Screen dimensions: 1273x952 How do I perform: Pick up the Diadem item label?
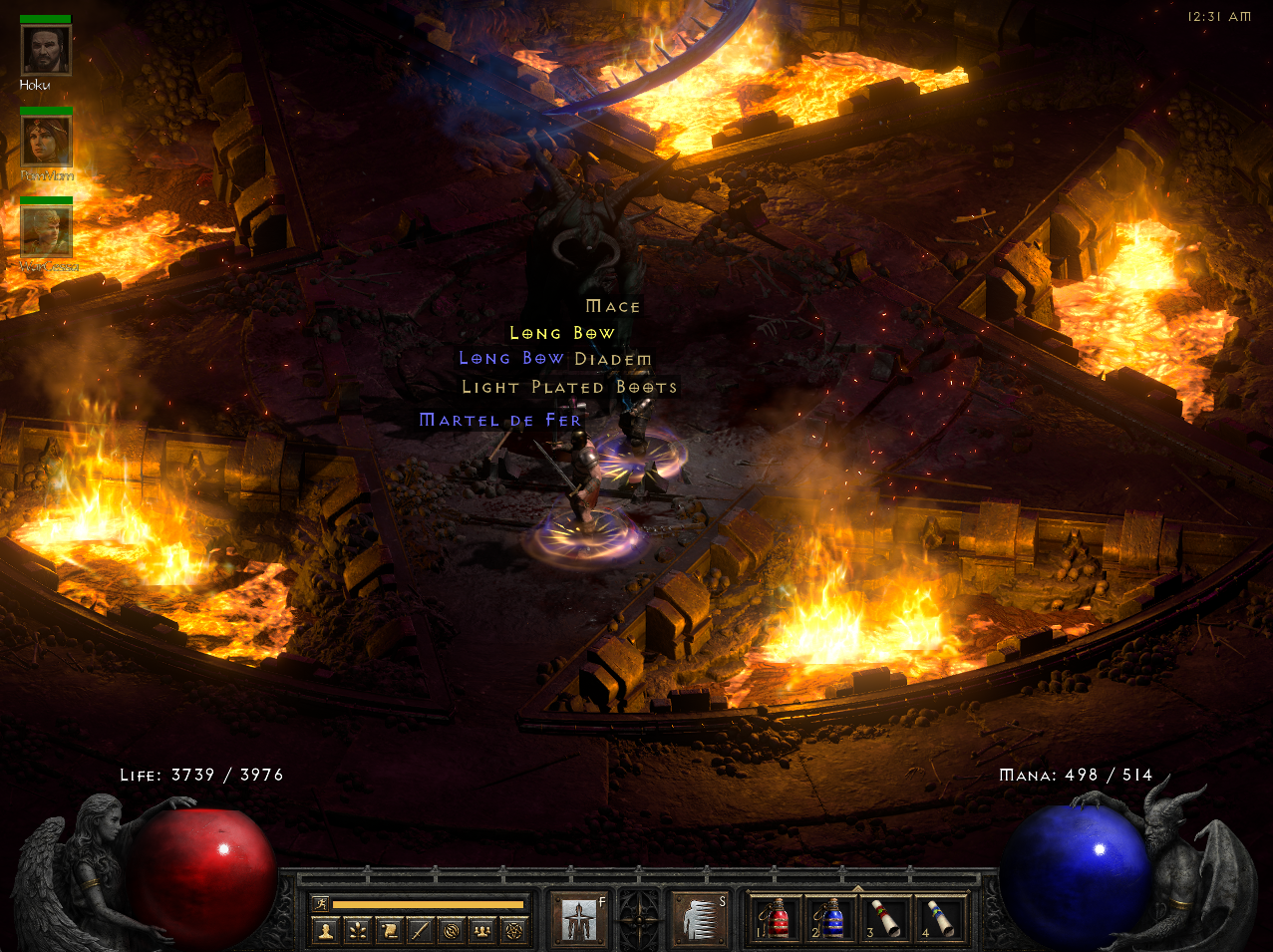tap(613, 359)
